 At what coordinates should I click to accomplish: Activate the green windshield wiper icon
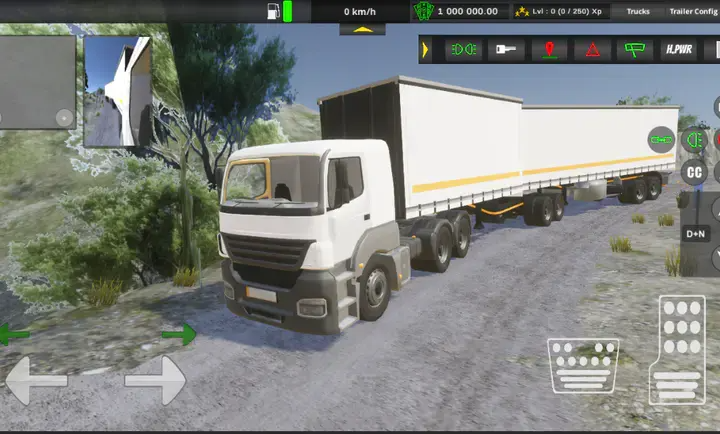click(x=635, y=49)
